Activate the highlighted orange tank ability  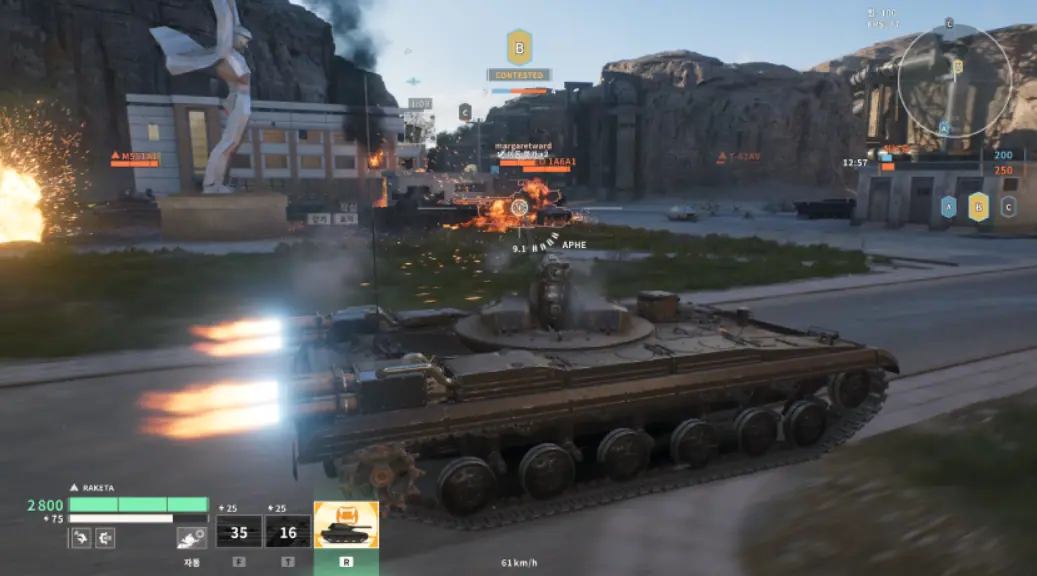[x=346, y=525]
